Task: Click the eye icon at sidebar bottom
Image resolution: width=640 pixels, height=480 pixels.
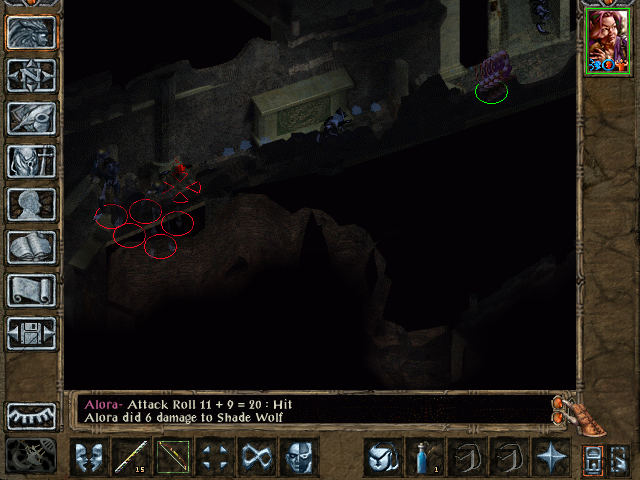Action: 32,415
